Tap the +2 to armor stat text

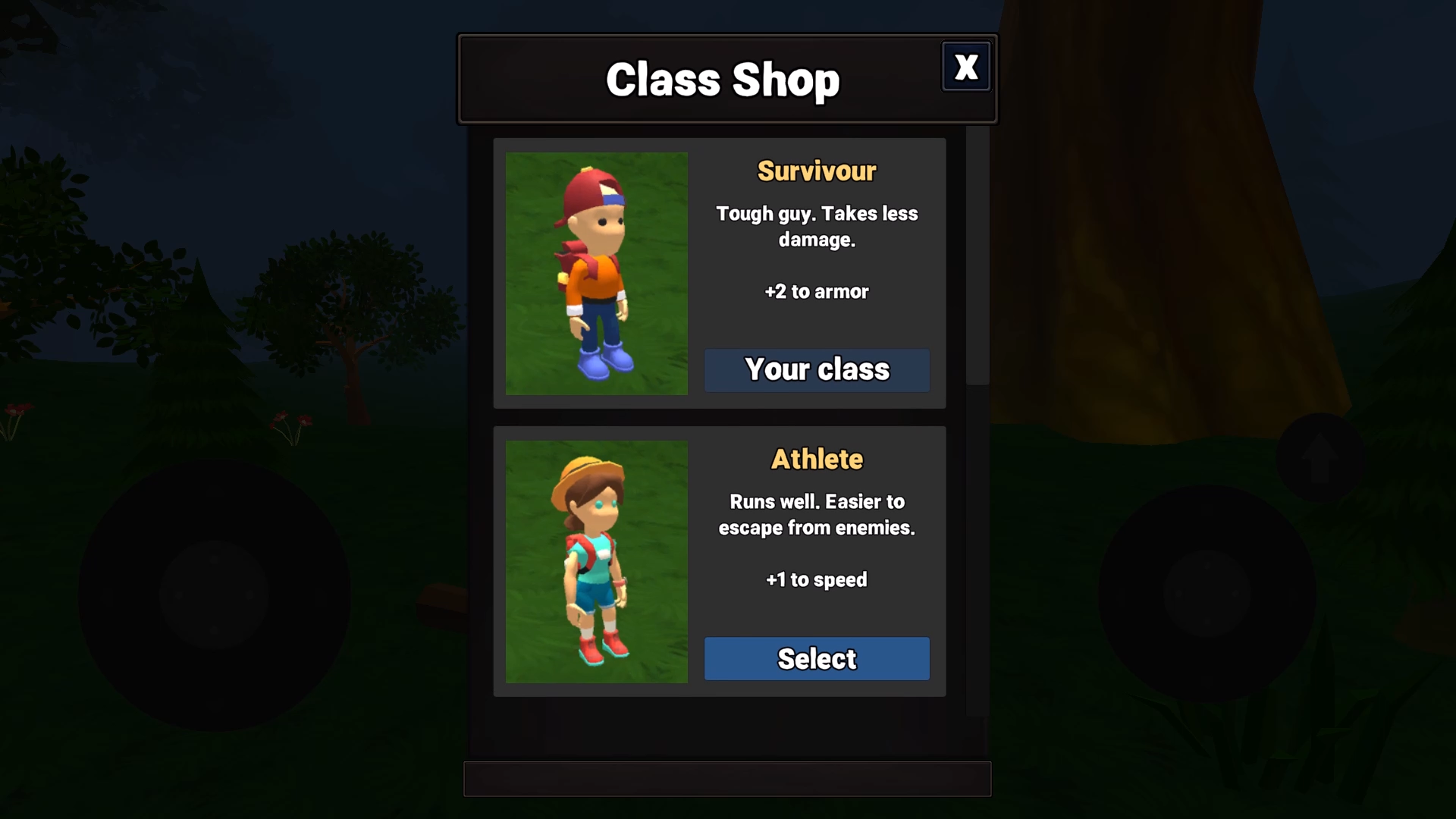coord(816,291)
